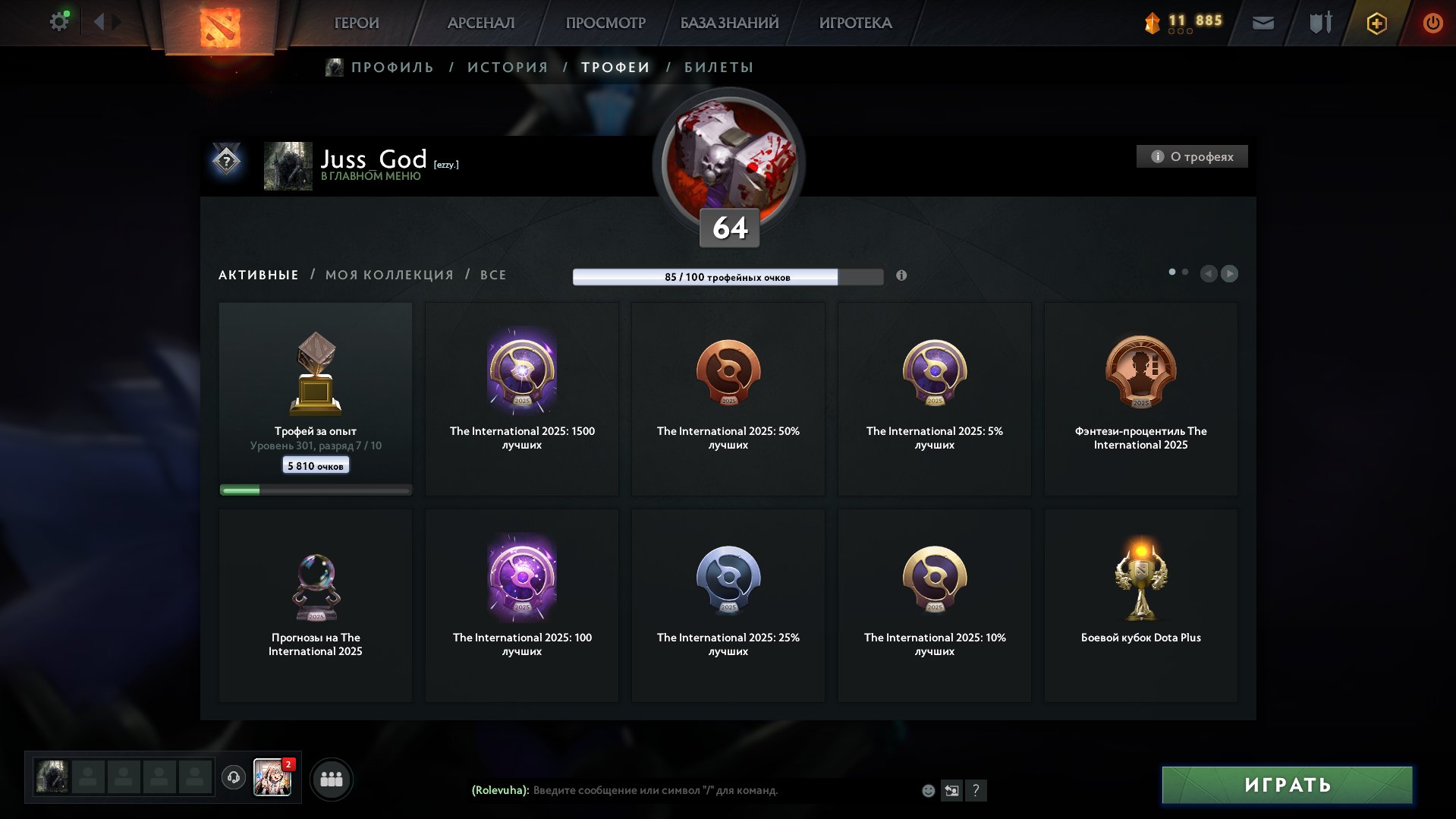
Task: Click the power exit icon
Action: click(x=1432, y=23)
